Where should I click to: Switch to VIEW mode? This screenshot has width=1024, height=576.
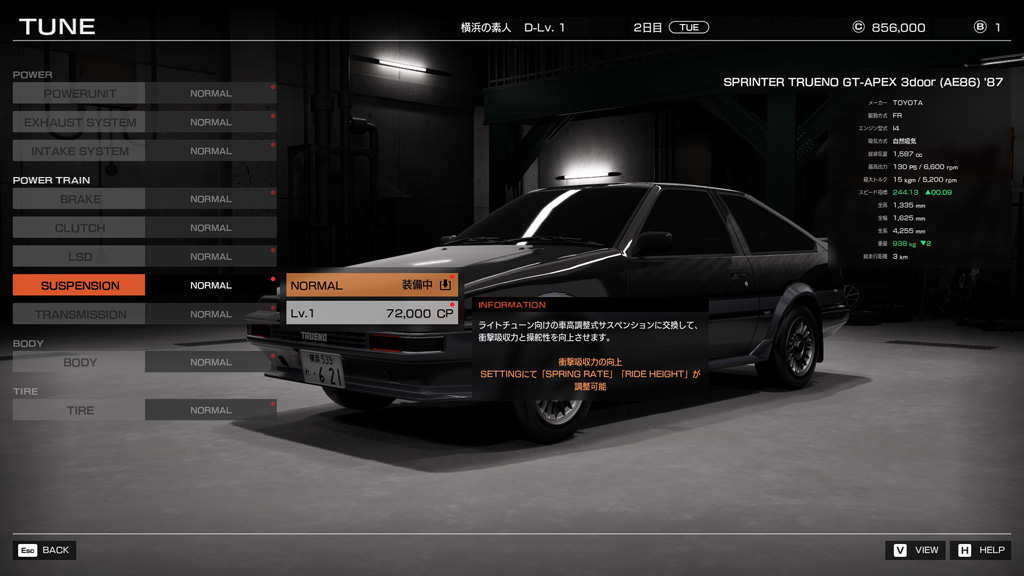(916, 550)
